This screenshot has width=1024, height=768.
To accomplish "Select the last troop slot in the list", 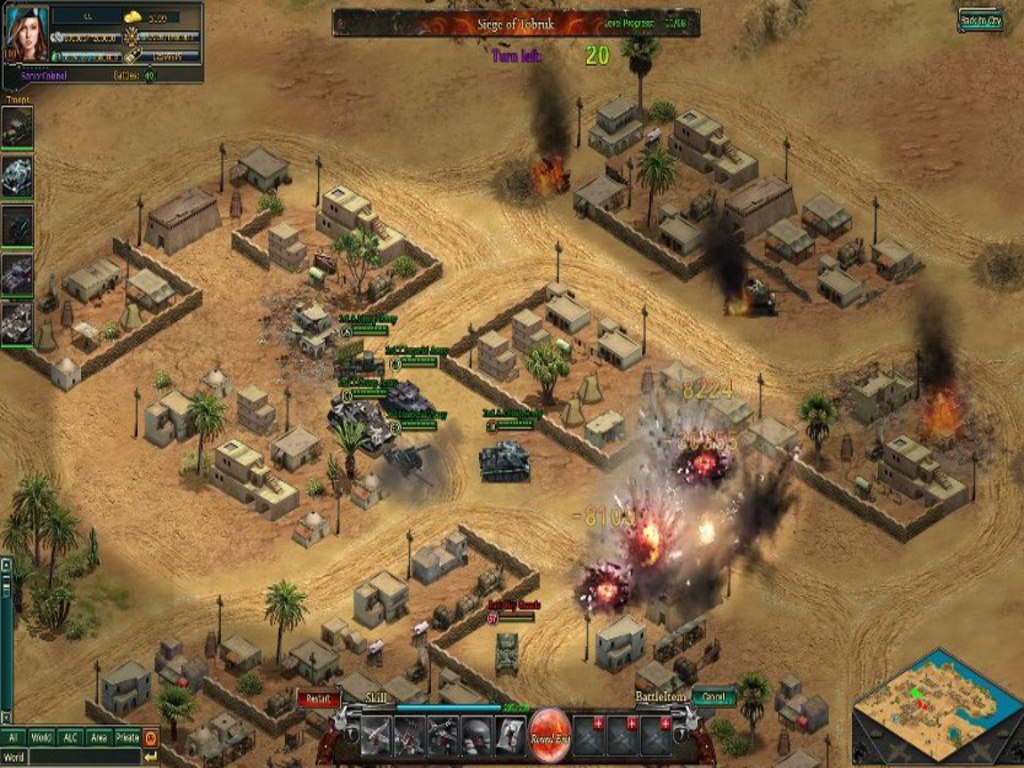I will (x=17, y=323).
